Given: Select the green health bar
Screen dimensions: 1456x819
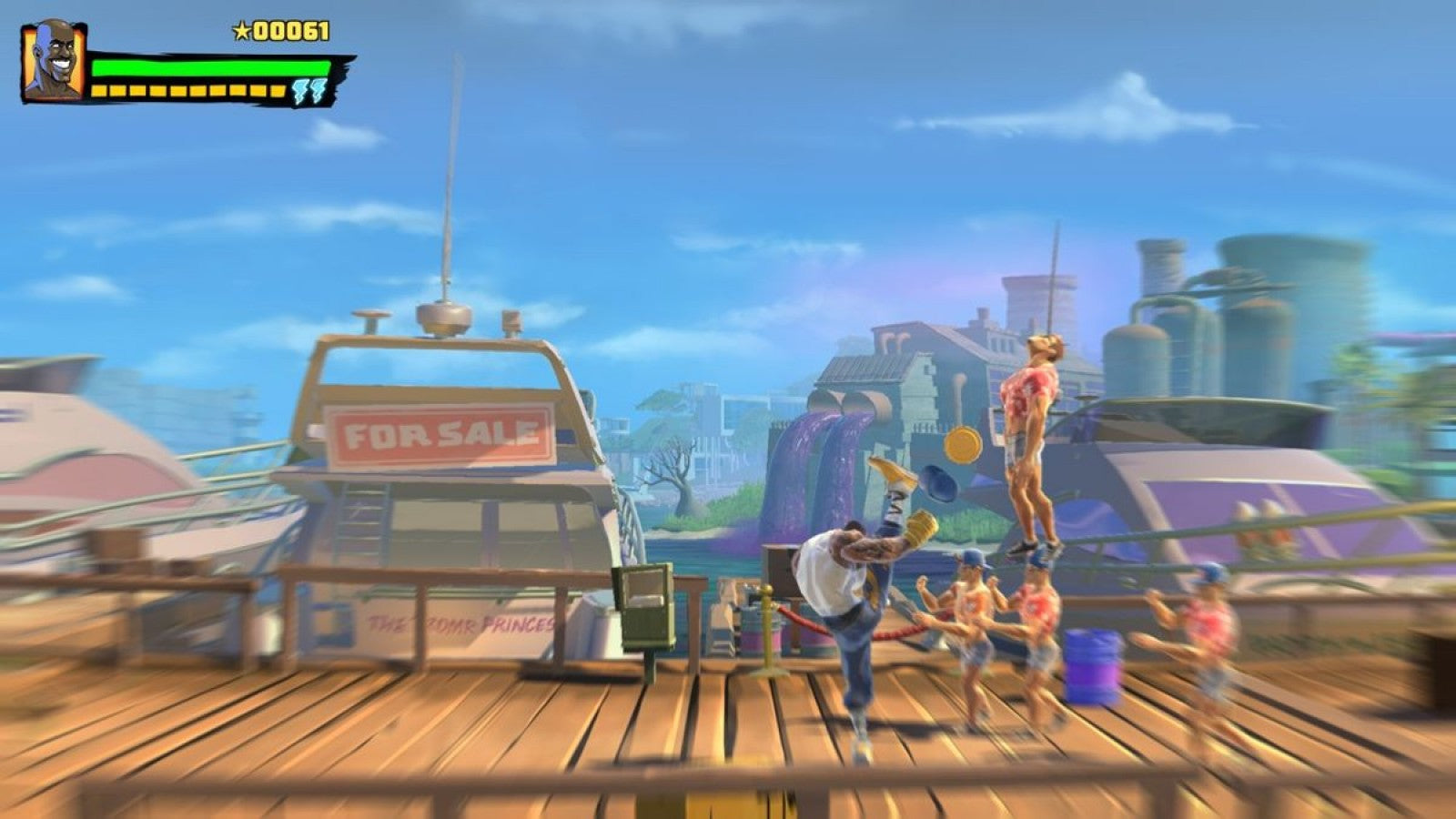Looking at the screenshot, I should (209, 66).
